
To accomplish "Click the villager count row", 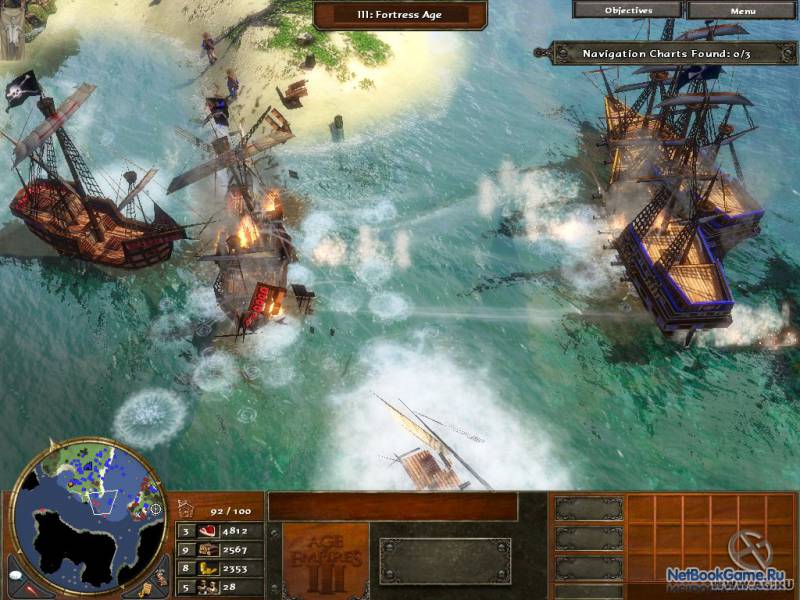I will [220, 587].
